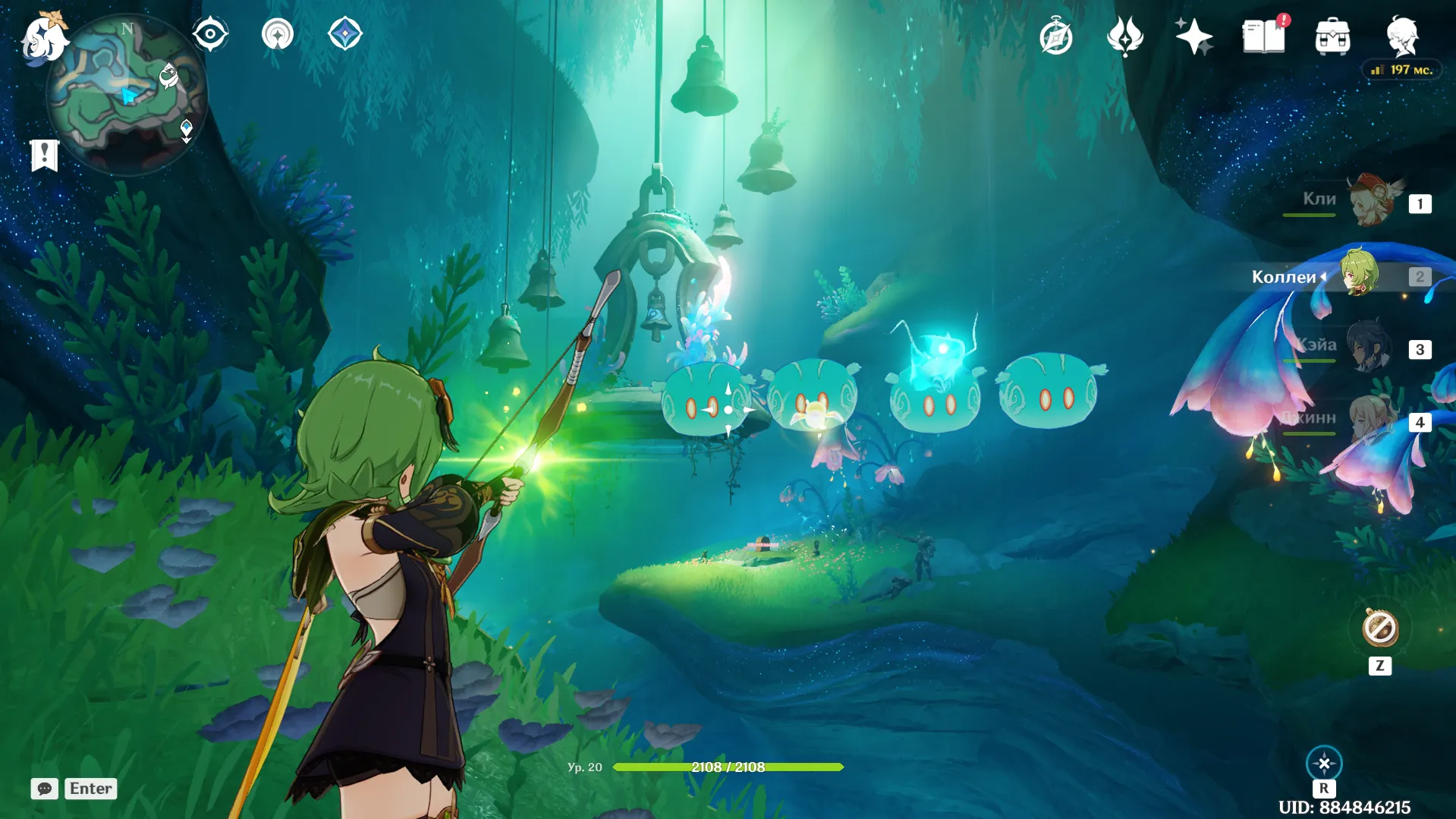Open the diamond-shaped event icon
This screenshot has width=1456, height=819.
click(x=345, y=34)
